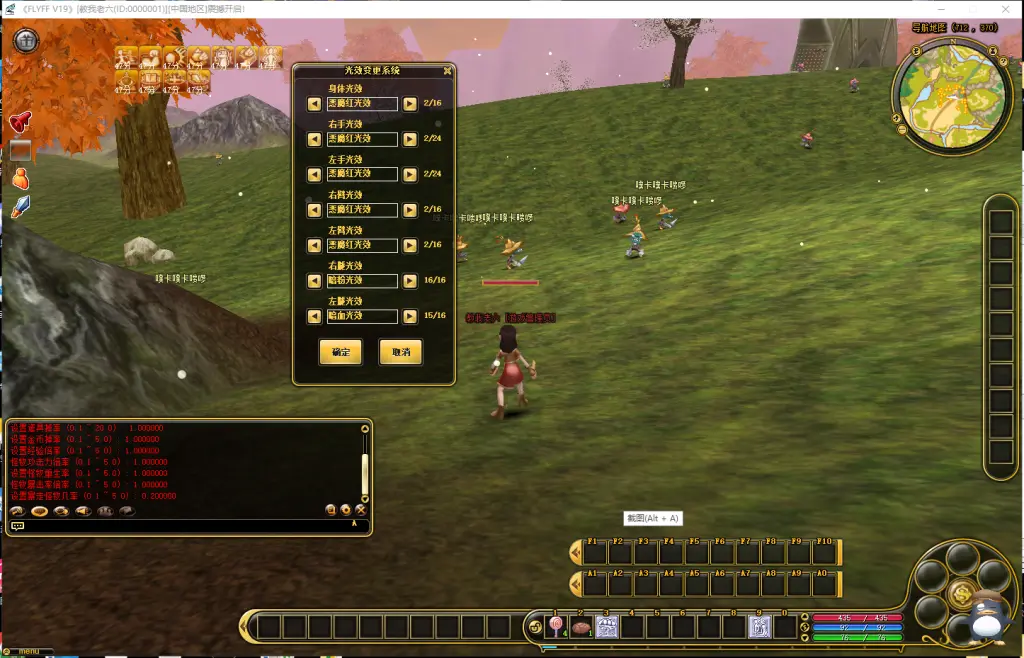Choose the next 身体光效 body effect

[410, 104]
